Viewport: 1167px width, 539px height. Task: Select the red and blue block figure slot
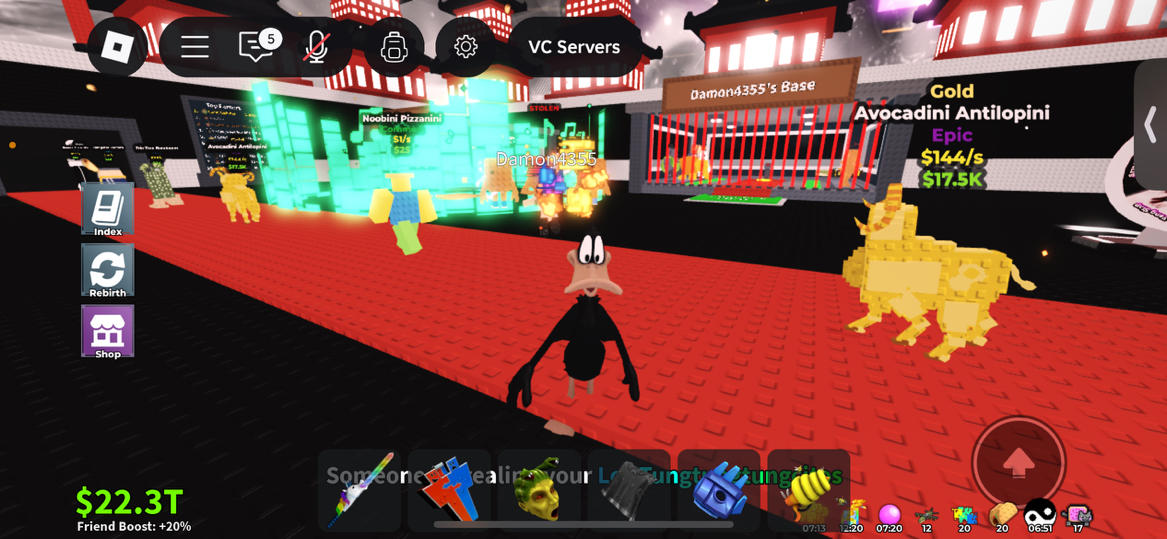point(449,489)
